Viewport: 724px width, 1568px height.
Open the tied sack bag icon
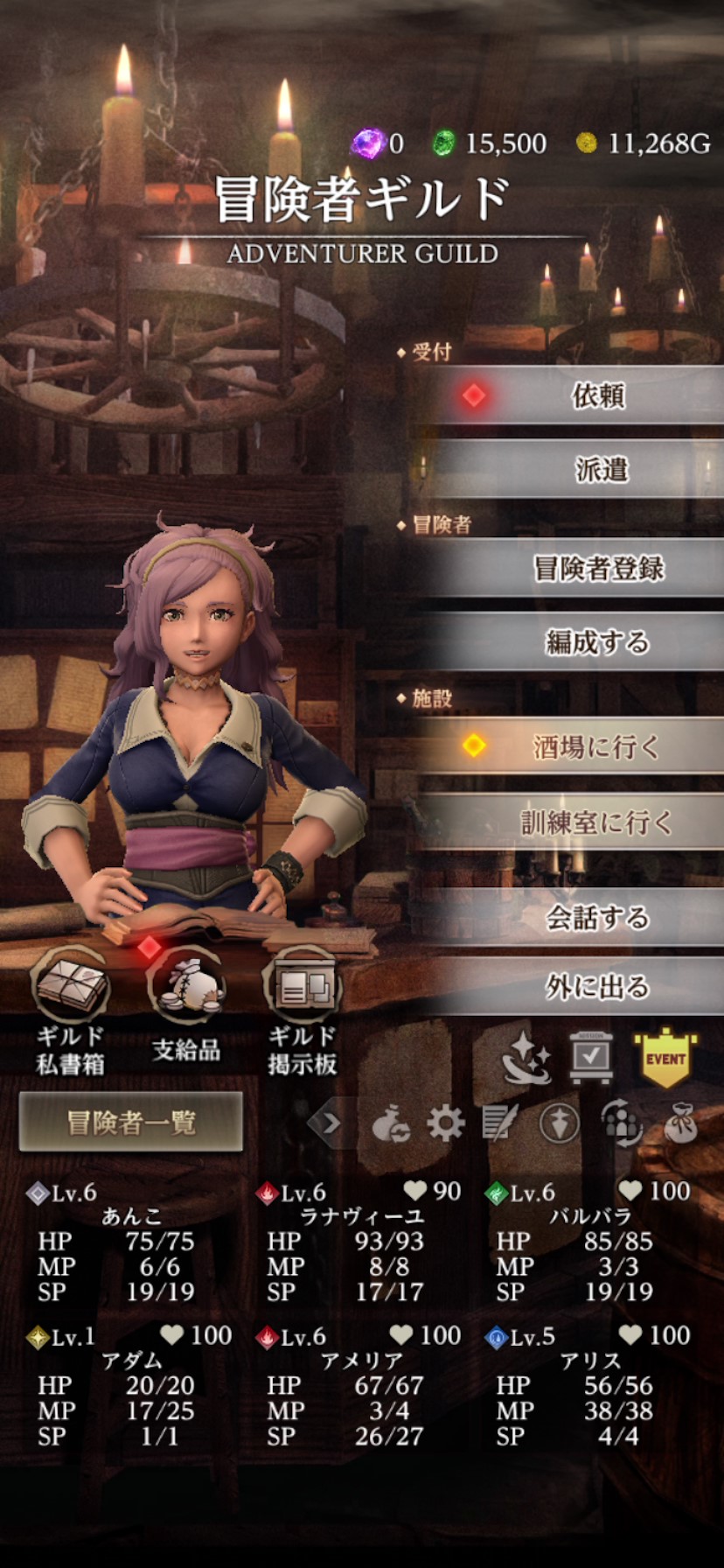(680, 1123)
